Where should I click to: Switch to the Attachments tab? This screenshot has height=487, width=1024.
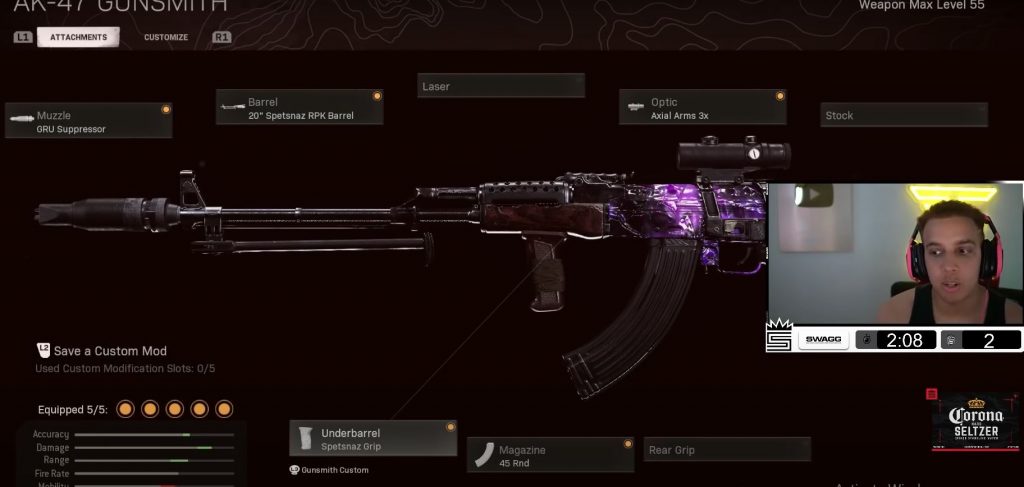[x=78, y=37]
